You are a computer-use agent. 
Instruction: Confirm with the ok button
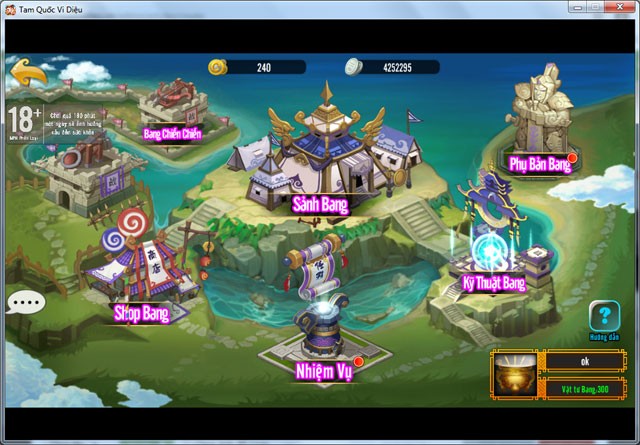click(585, 362)
